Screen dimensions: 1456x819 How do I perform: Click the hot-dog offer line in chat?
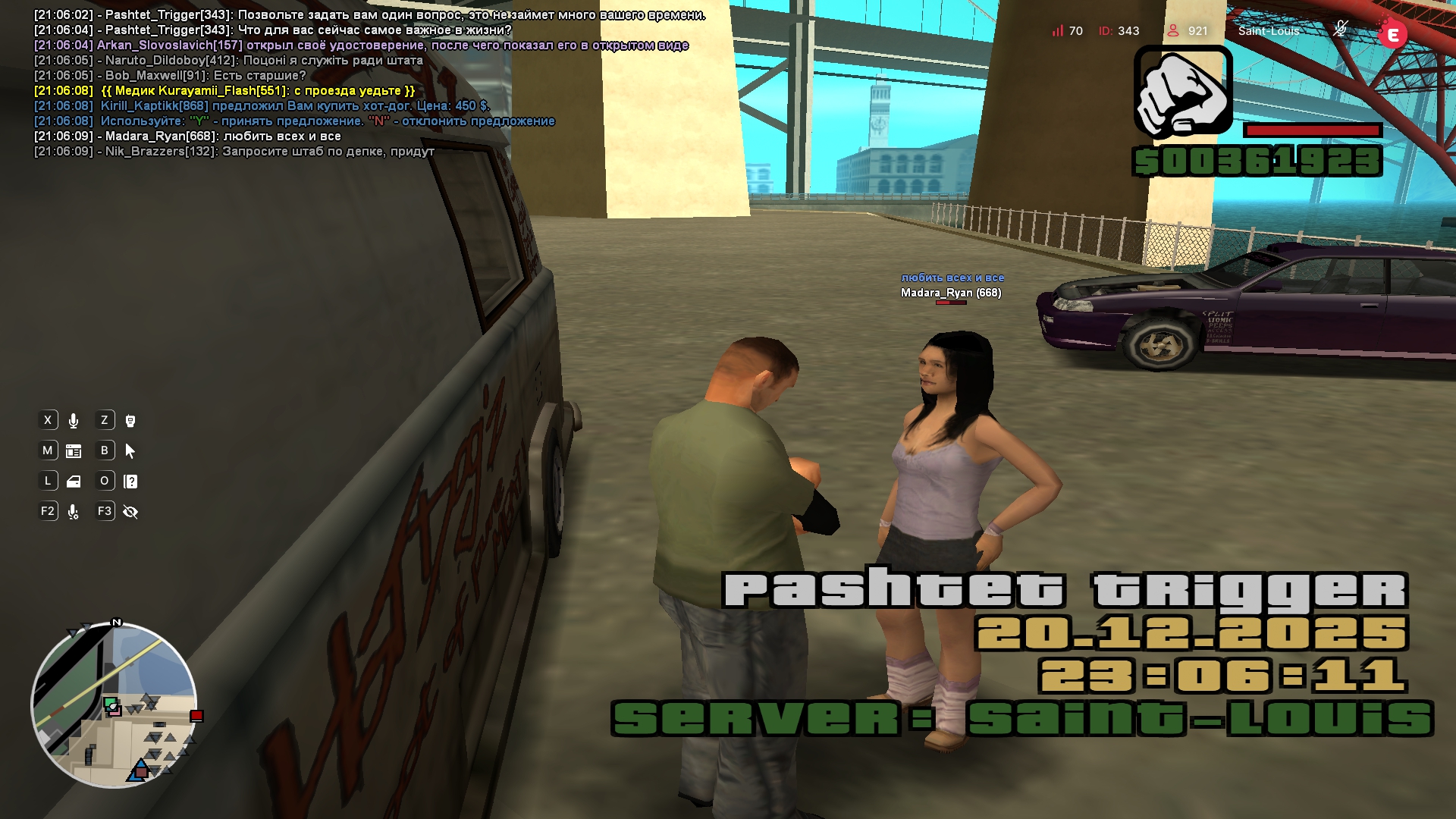coord(295,106)
